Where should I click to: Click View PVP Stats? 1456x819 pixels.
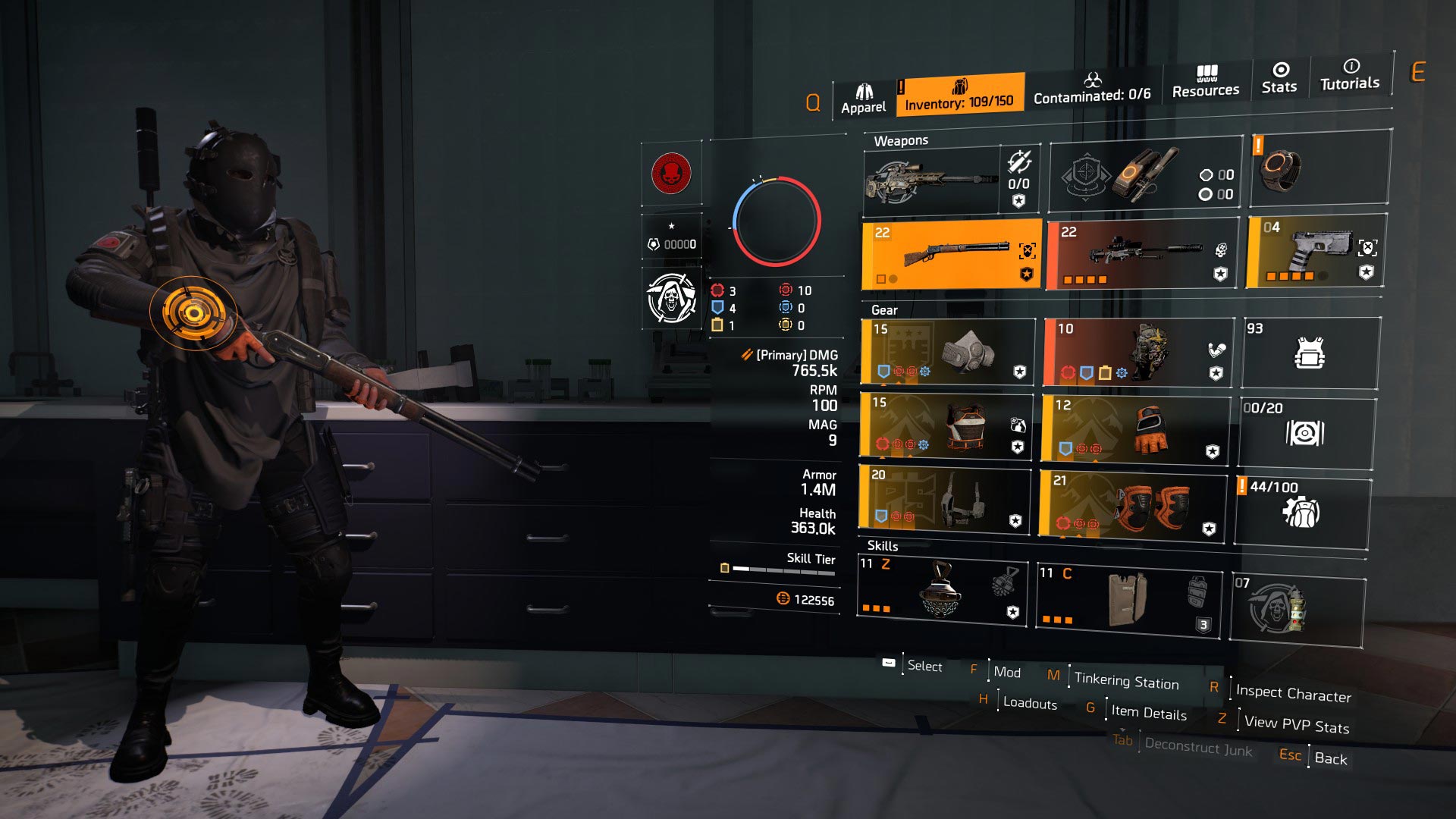[1295, 726]
